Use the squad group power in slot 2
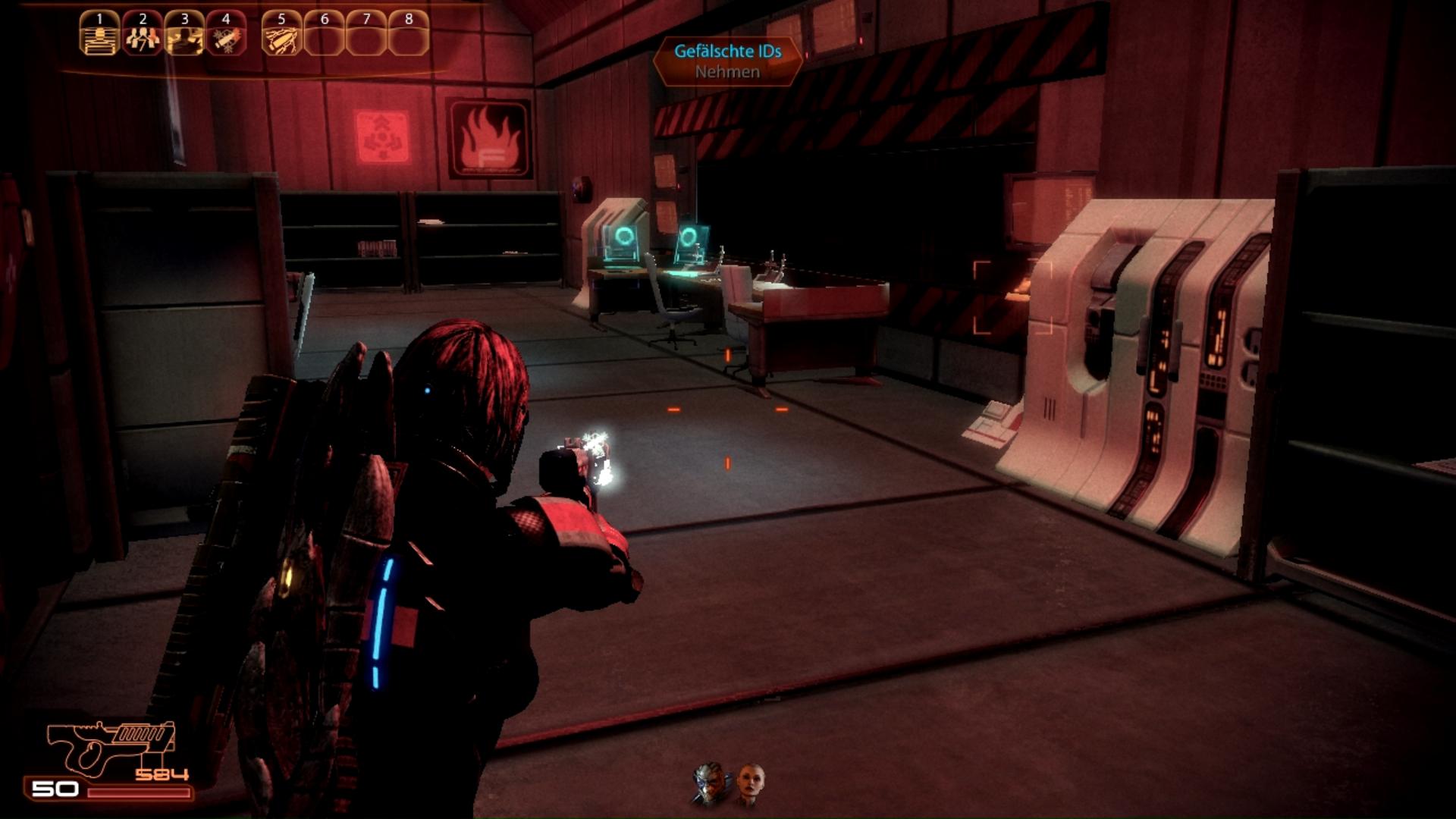The height and width of the screenshot is (819, 1456). (x=142, y=34)
